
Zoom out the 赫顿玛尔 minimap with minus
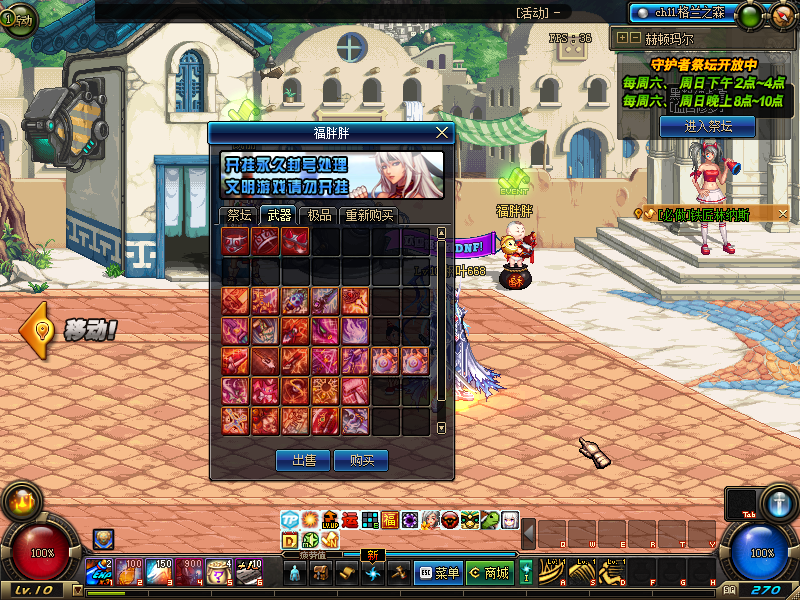pyautogui.click(x=635, y=38)
